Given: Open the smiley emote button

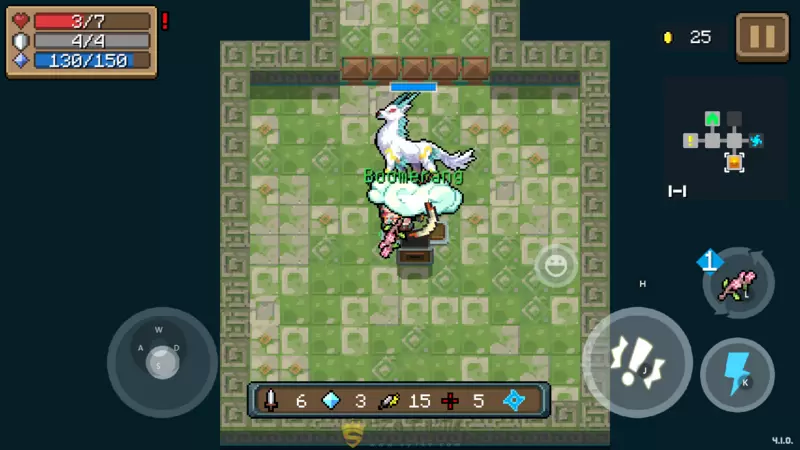Looking at the screenshot, I should point(555,266).
